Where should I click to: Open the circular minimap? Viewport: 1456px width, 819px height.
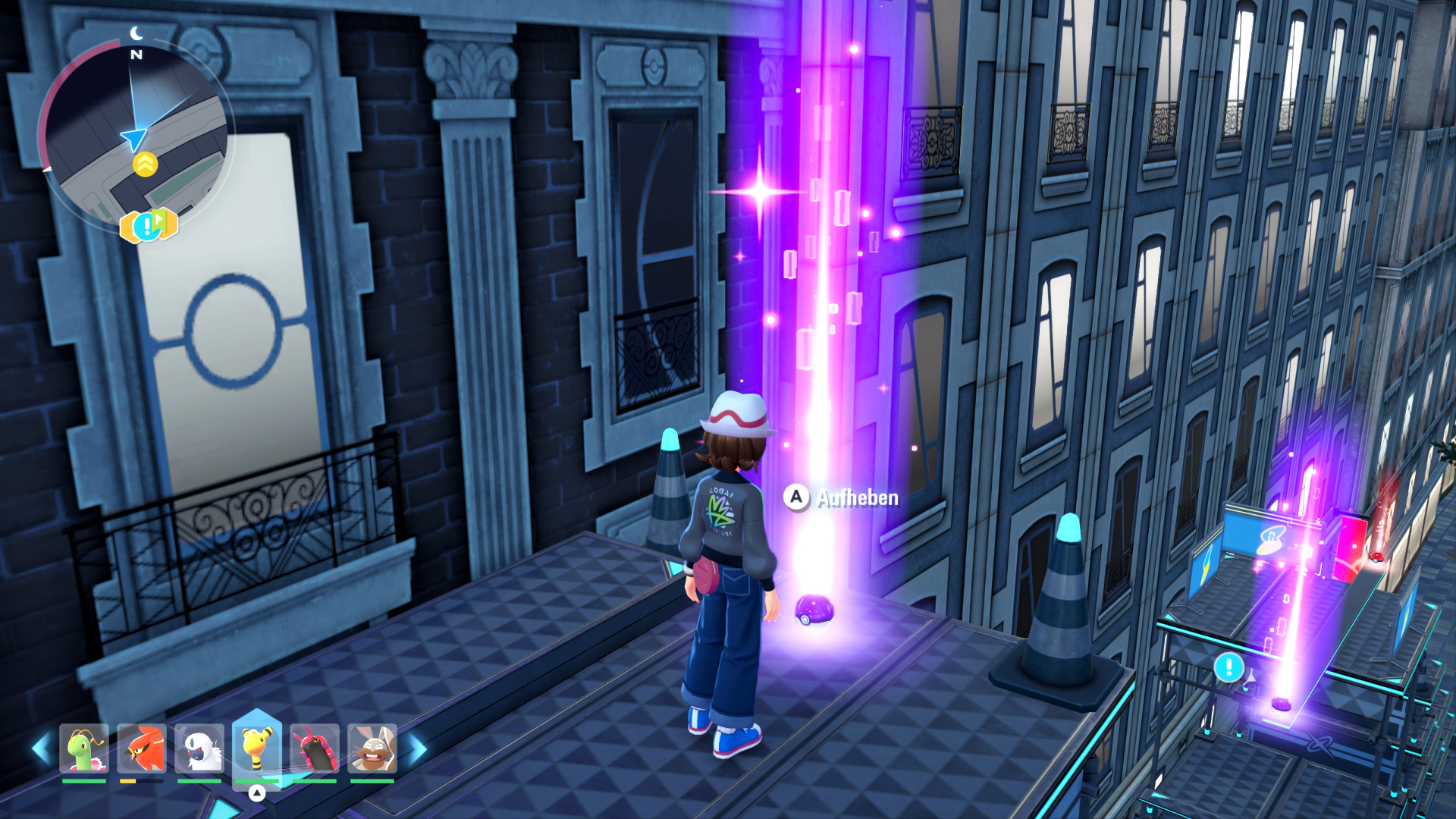[135, 138]
